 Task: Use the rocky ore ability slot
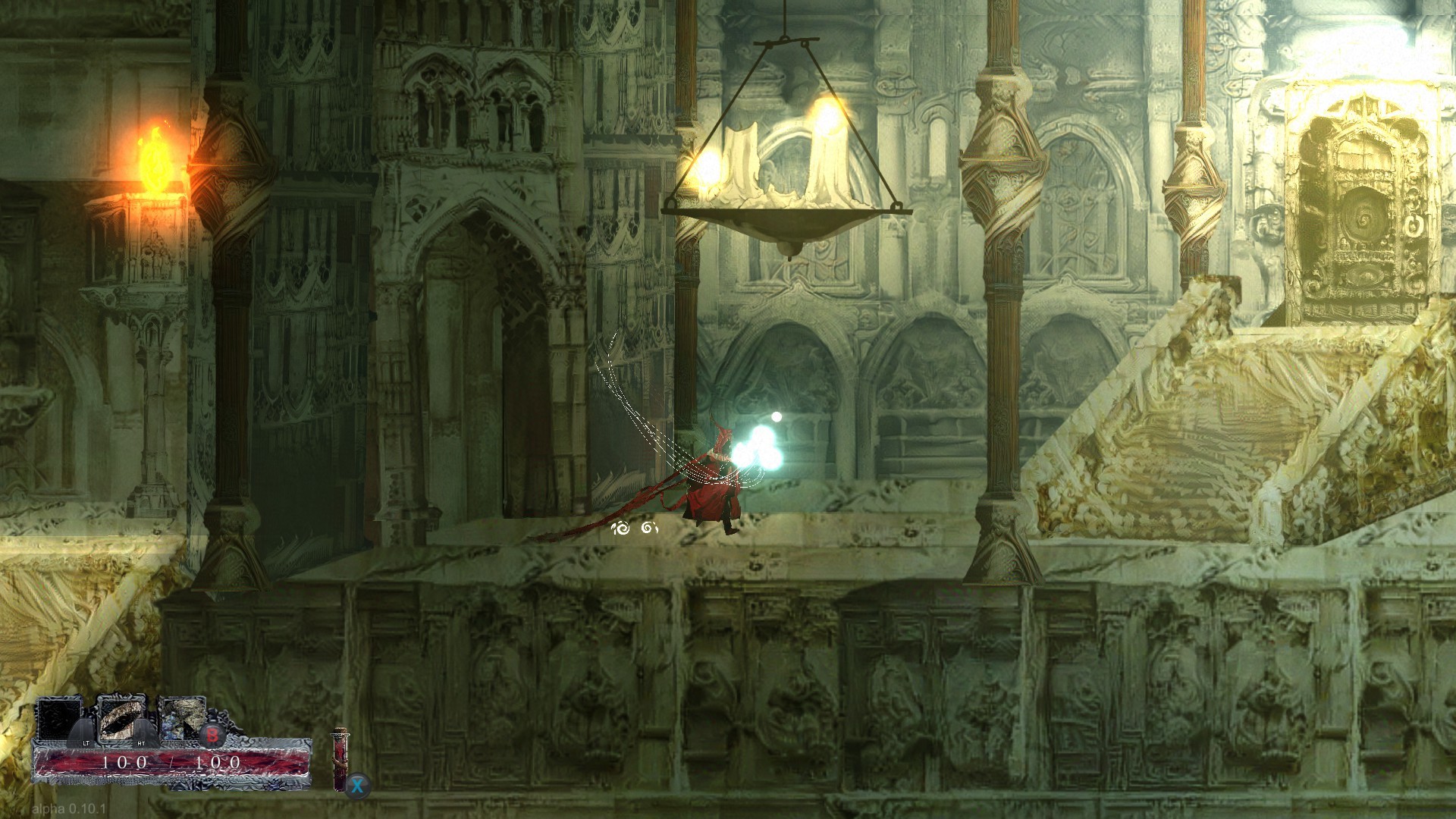pos(183,719)
